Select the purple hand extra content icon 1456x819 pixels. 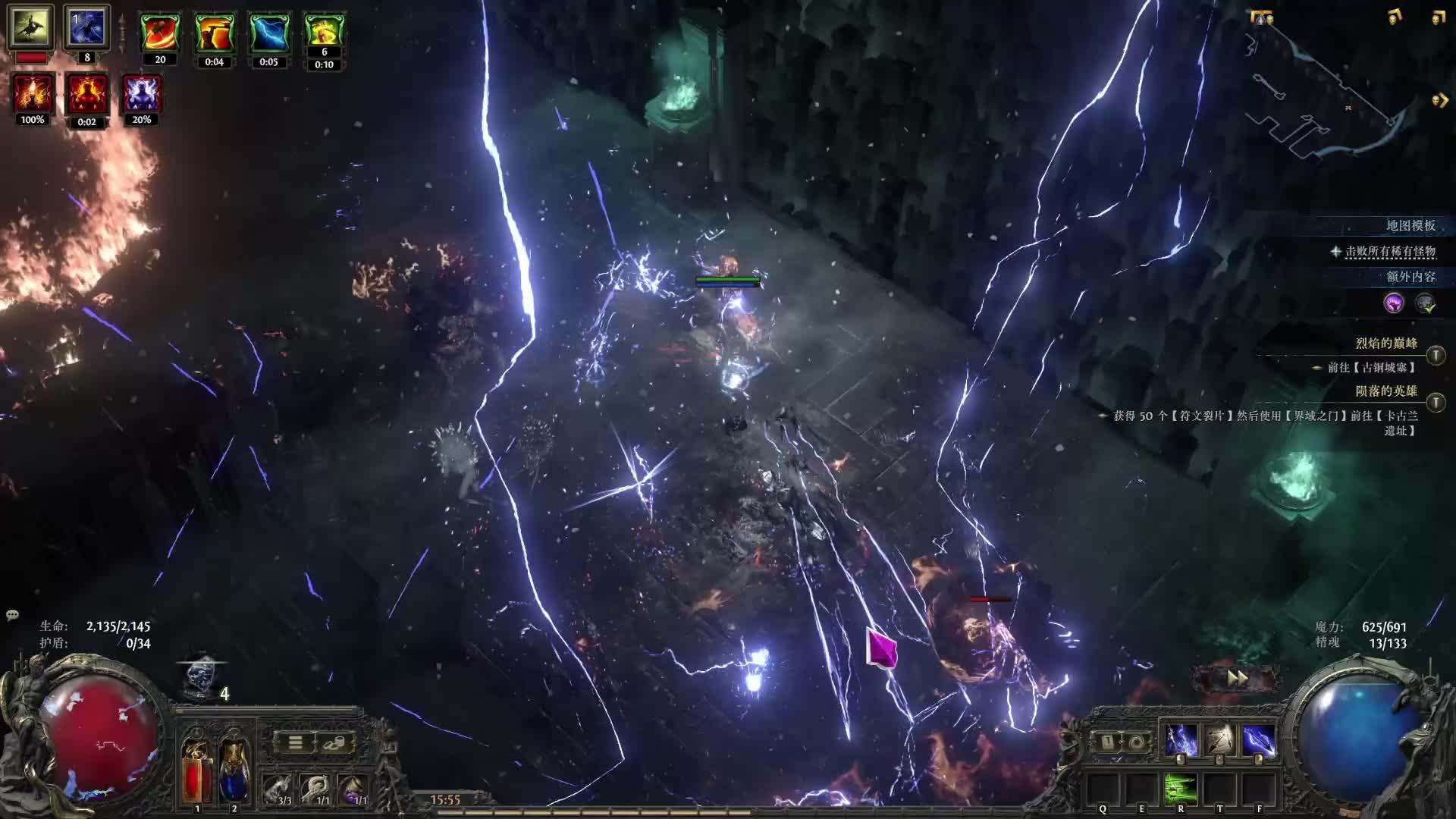1394,303
